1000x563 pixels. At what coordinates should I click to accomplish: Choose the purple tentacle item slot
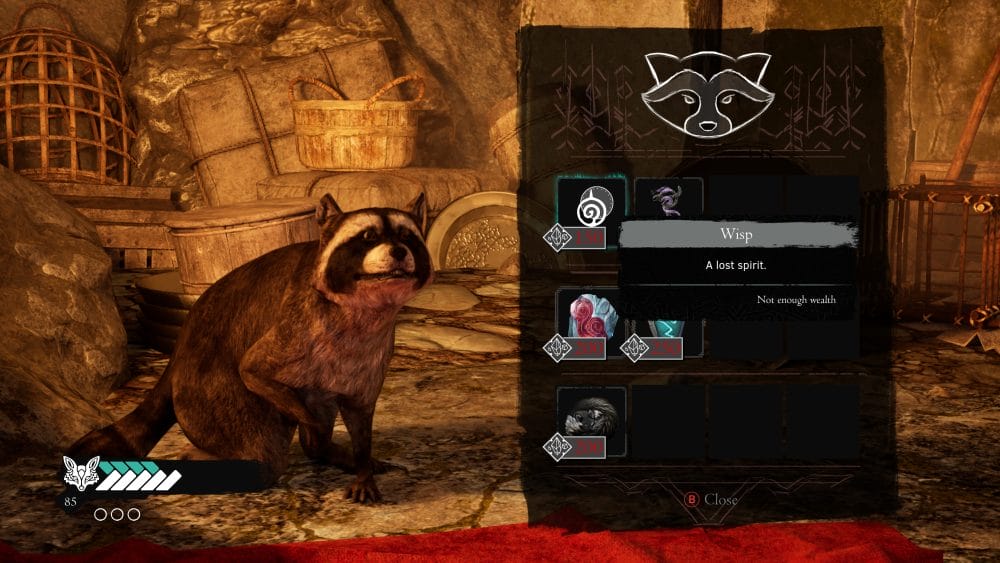(x=667, y=198)
